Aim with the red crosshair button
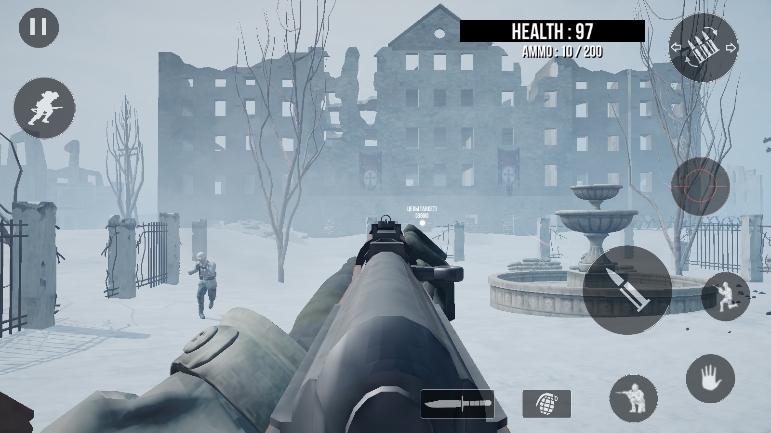The image size is (771, 433). [700, 186]
